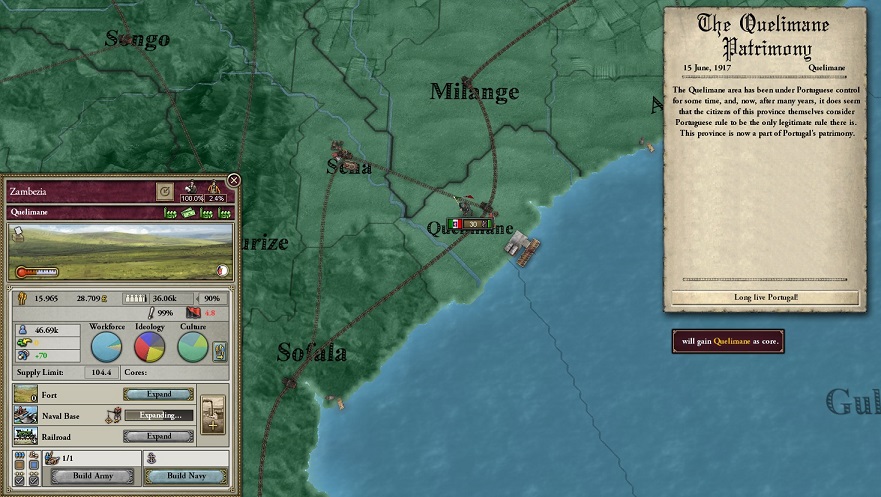
Task: Click the build factory icon with plus sign
Action: coord(212,414)
